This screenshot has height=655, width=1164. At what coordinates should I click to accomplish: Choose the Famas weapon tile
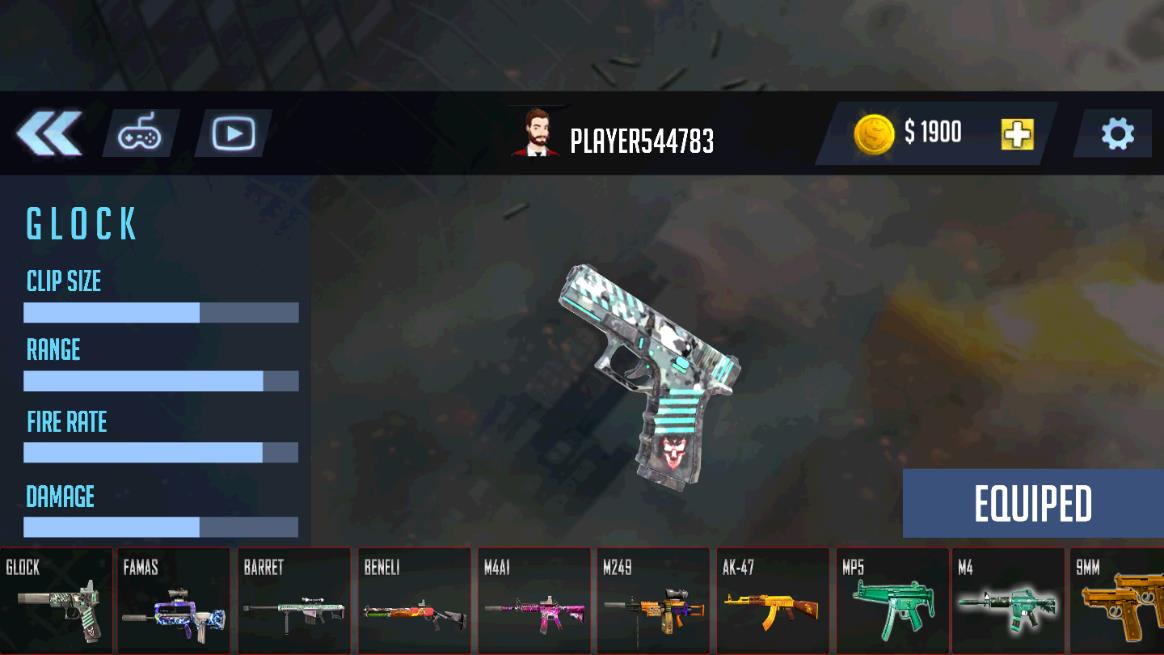coord(173,601)
